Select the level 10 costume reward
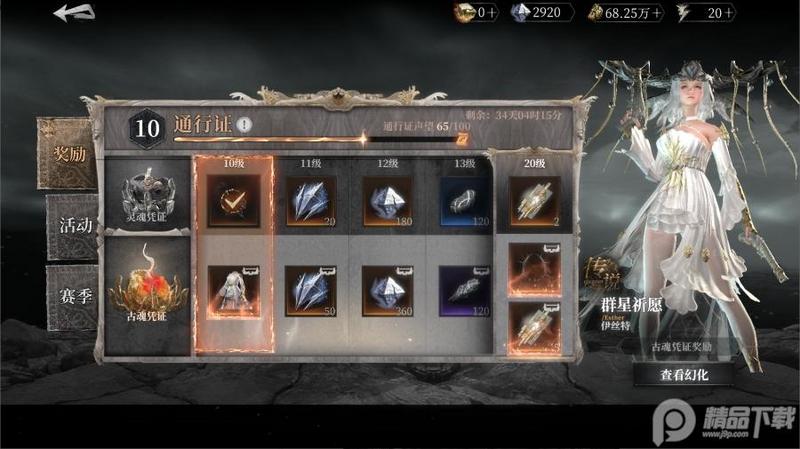Viewport: 800px width, 449px height. (233, 291)
